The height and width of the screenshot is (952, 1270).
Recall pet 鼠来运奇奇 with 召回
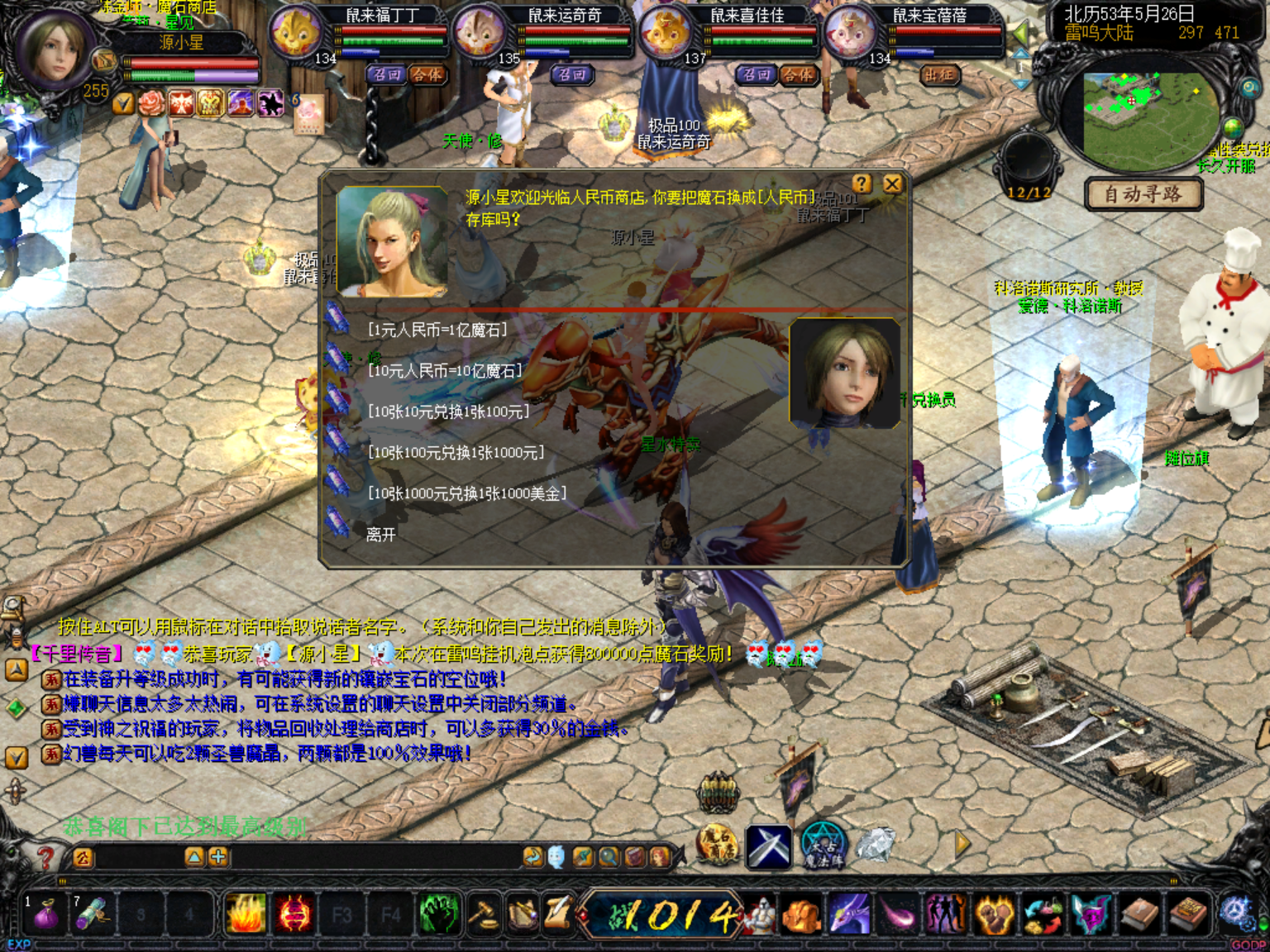point(571,75)
